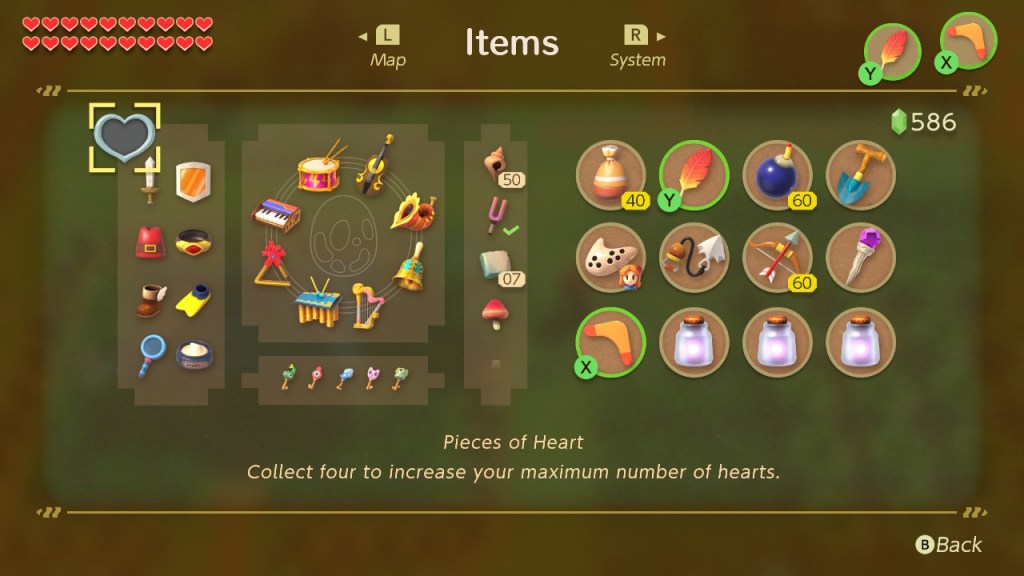Select the drum instrument
The image size is (1024, 576).
point(320,169)
